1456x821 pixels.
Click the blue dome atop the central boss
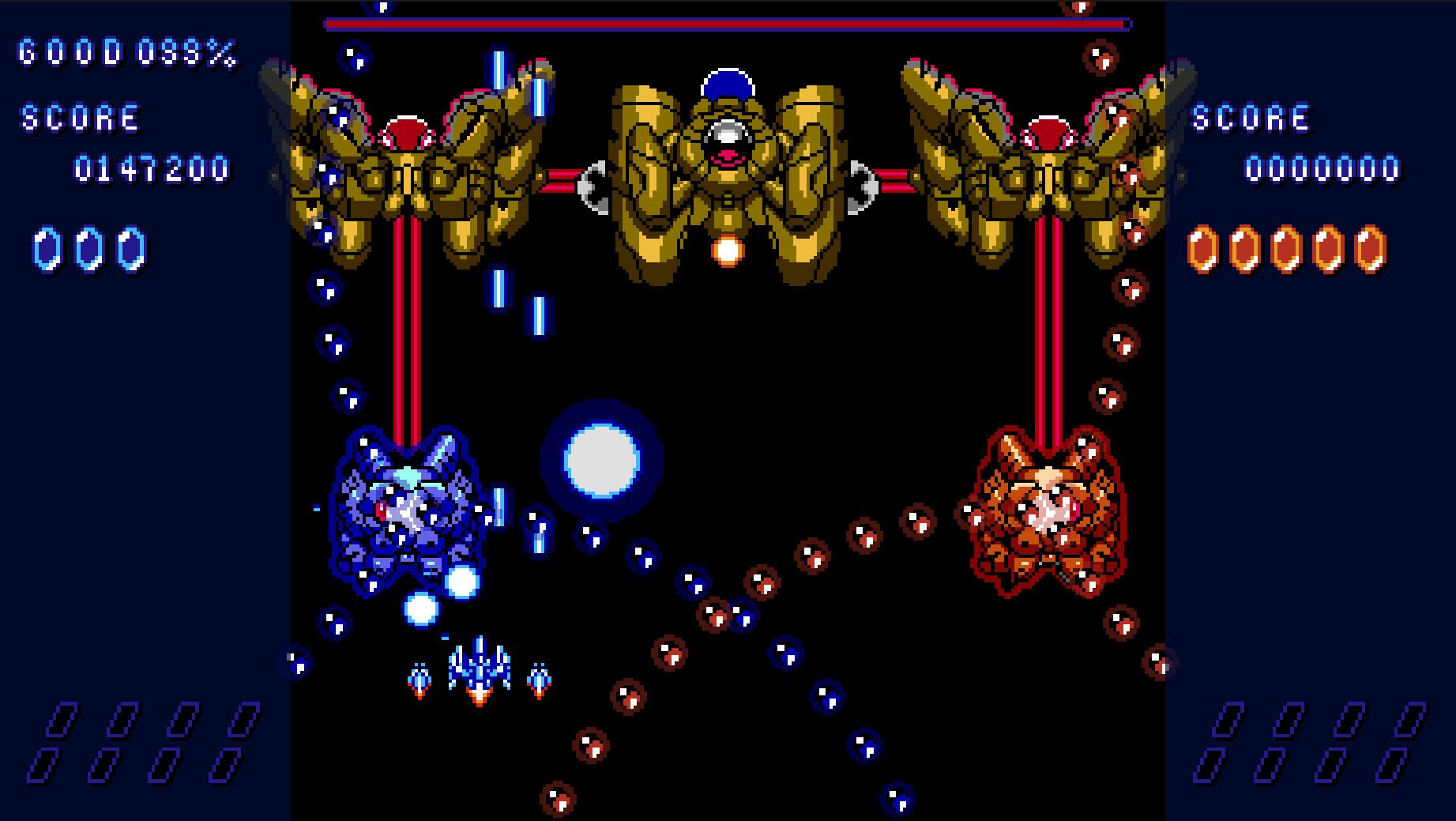728,83
